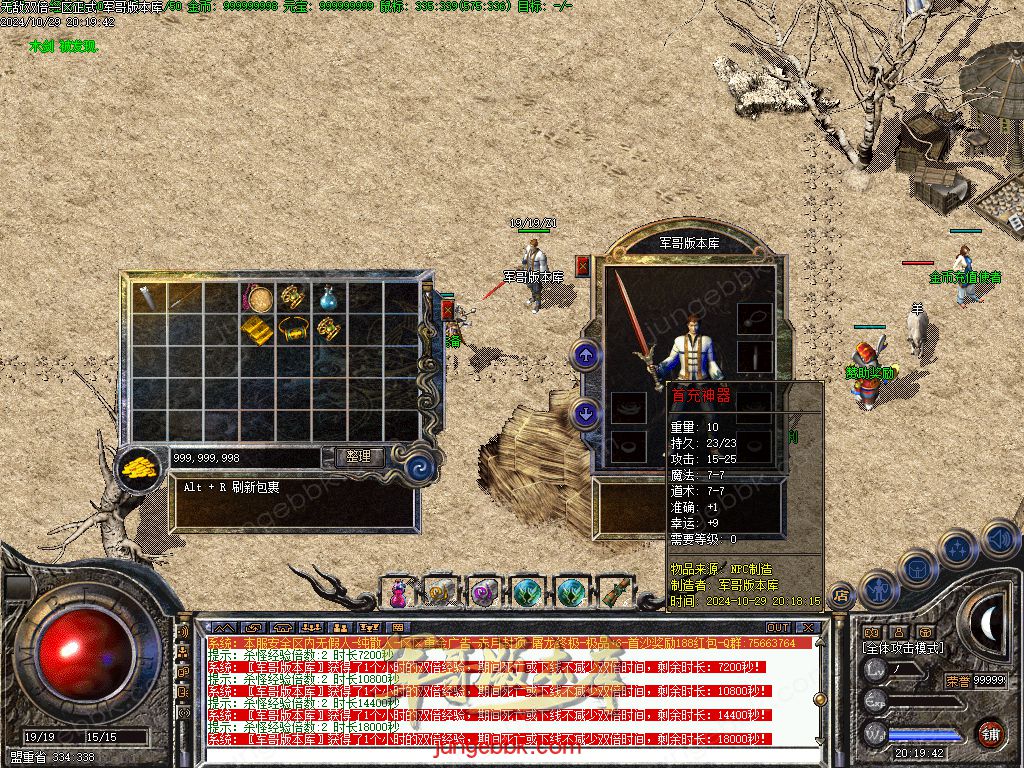Select the gold bars item in the bag
The width and height of the screenshot is (1024, 768).
257,328
